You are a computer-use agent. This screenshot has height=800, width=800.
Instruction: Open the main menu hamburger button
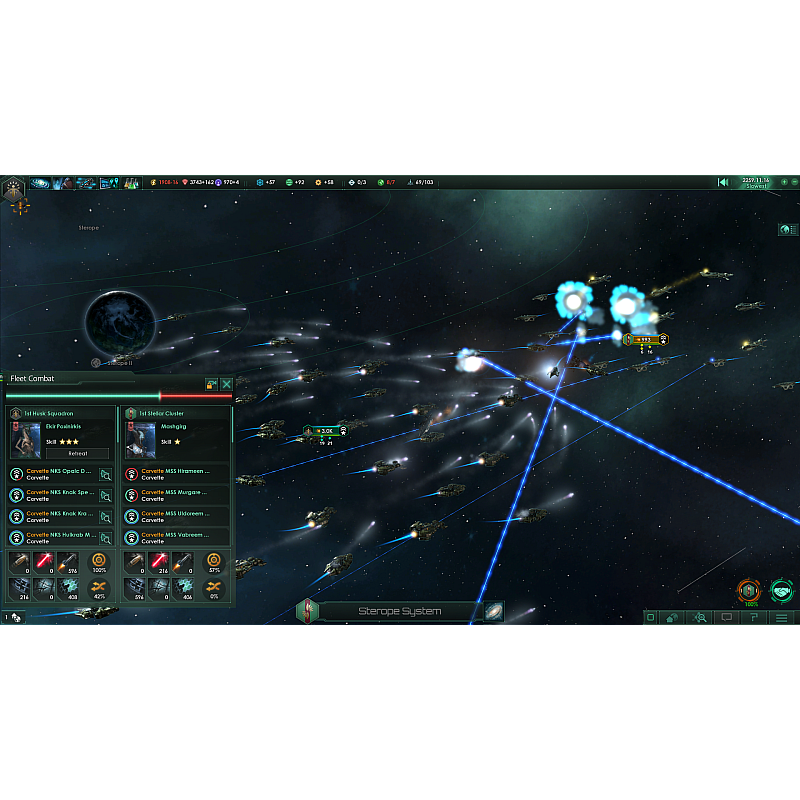point(782,618)
